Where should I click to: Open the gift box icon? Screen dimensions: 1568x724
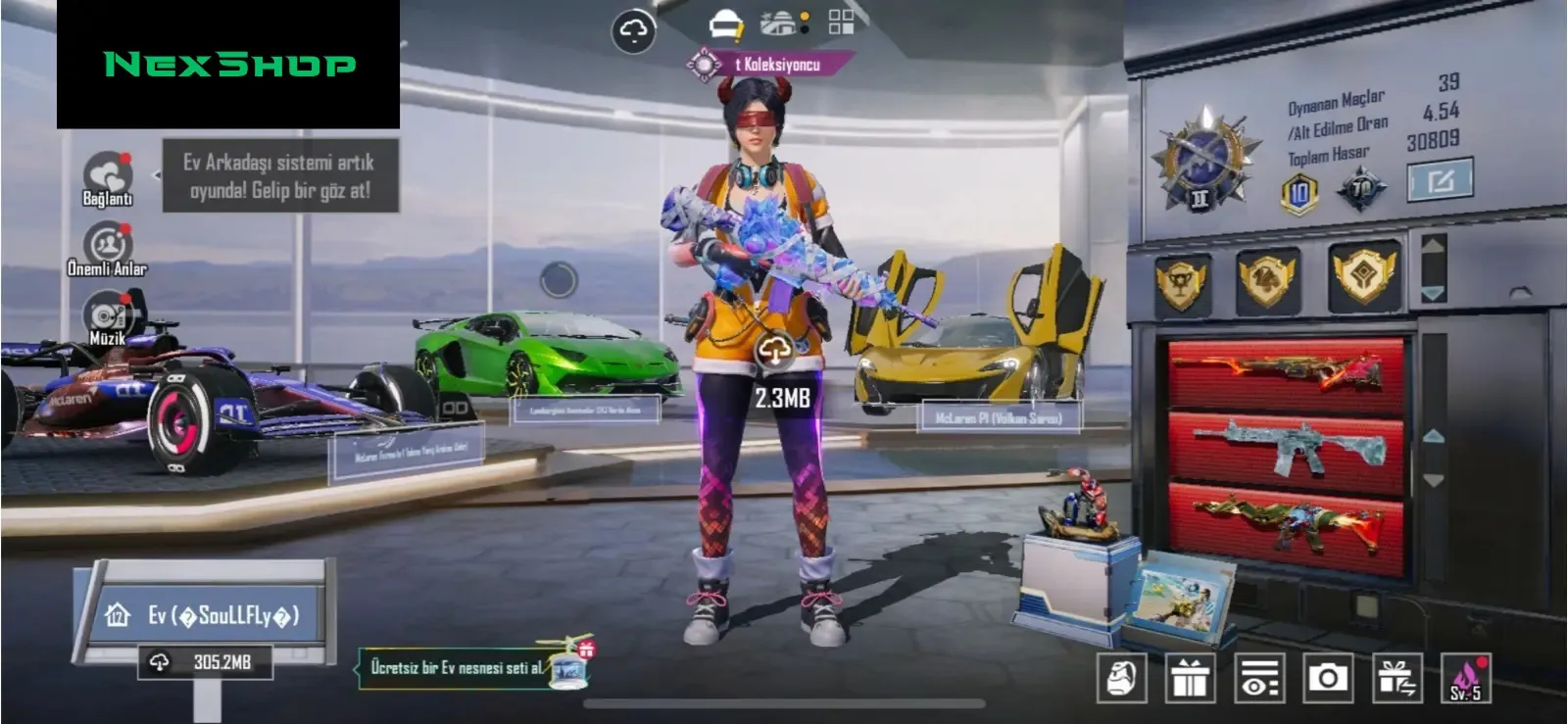coord(1190,677)
